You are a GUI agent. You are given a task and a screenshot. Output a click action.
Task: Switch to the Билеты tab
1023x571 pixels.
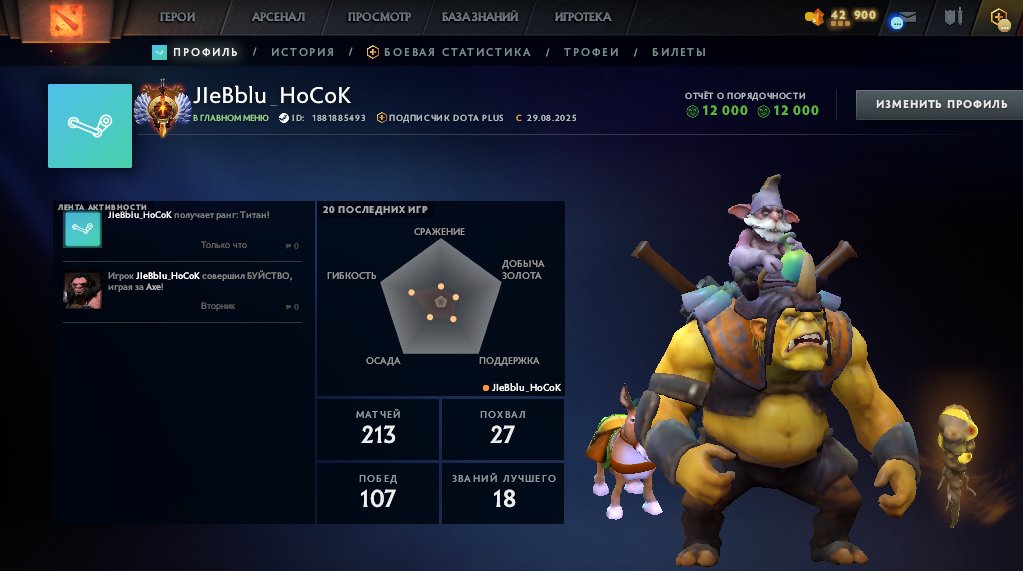tap(679, 52)
